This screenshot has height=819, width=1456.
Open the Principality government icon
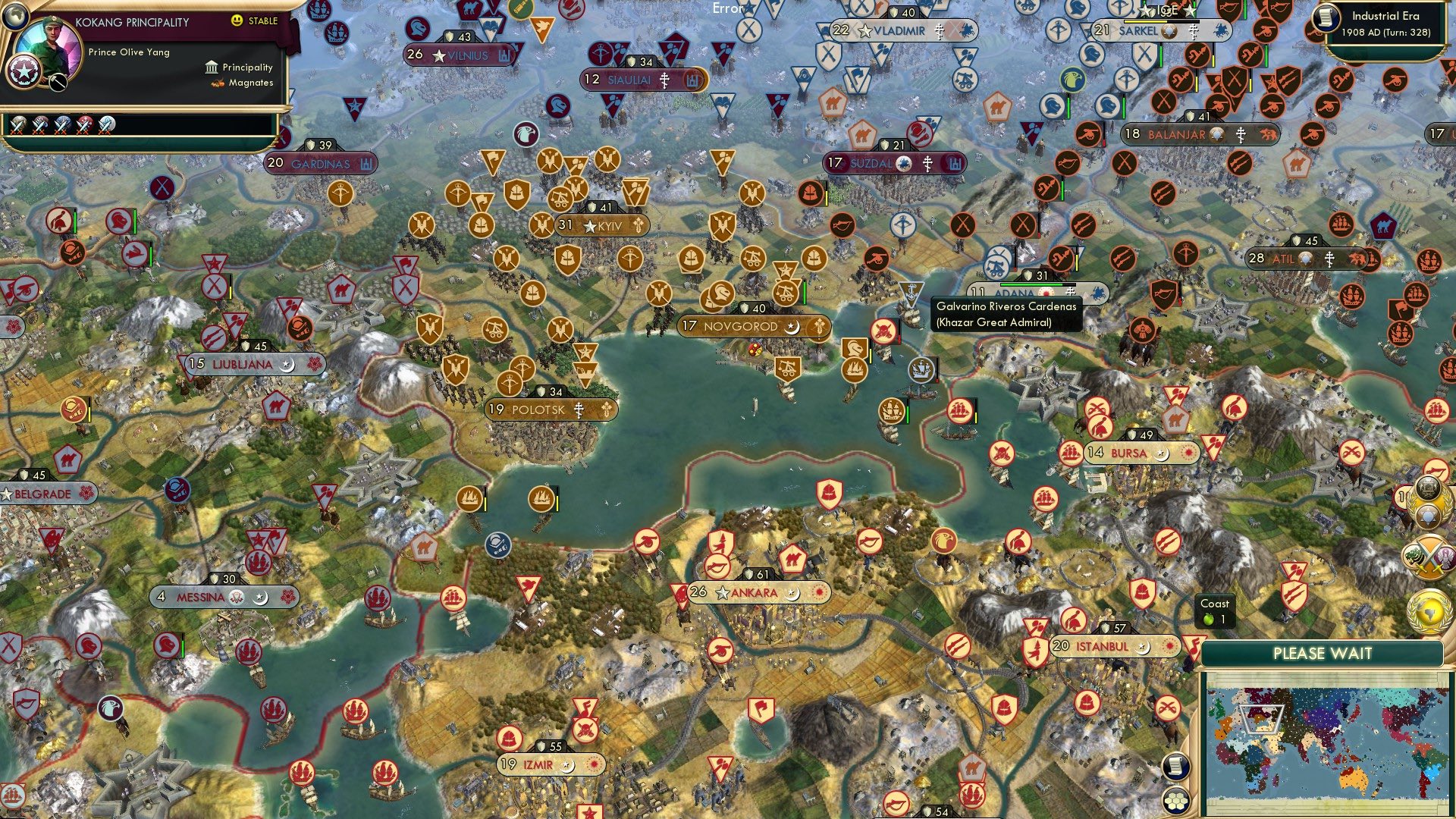[212, 67]
